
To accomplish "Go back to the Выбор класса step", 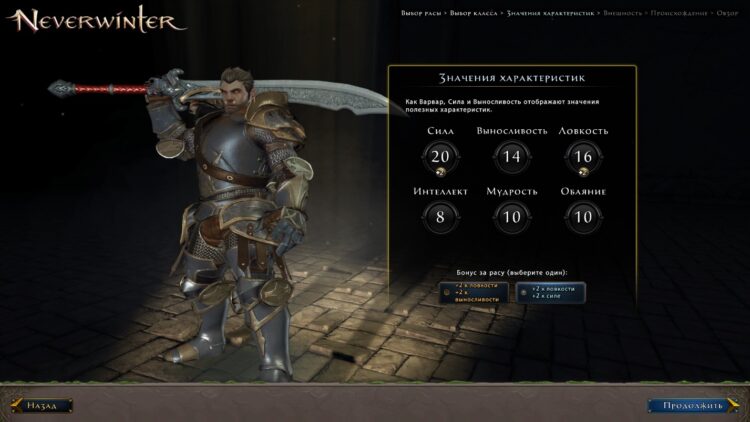I will pyautogui.click(x=474, y=13).
